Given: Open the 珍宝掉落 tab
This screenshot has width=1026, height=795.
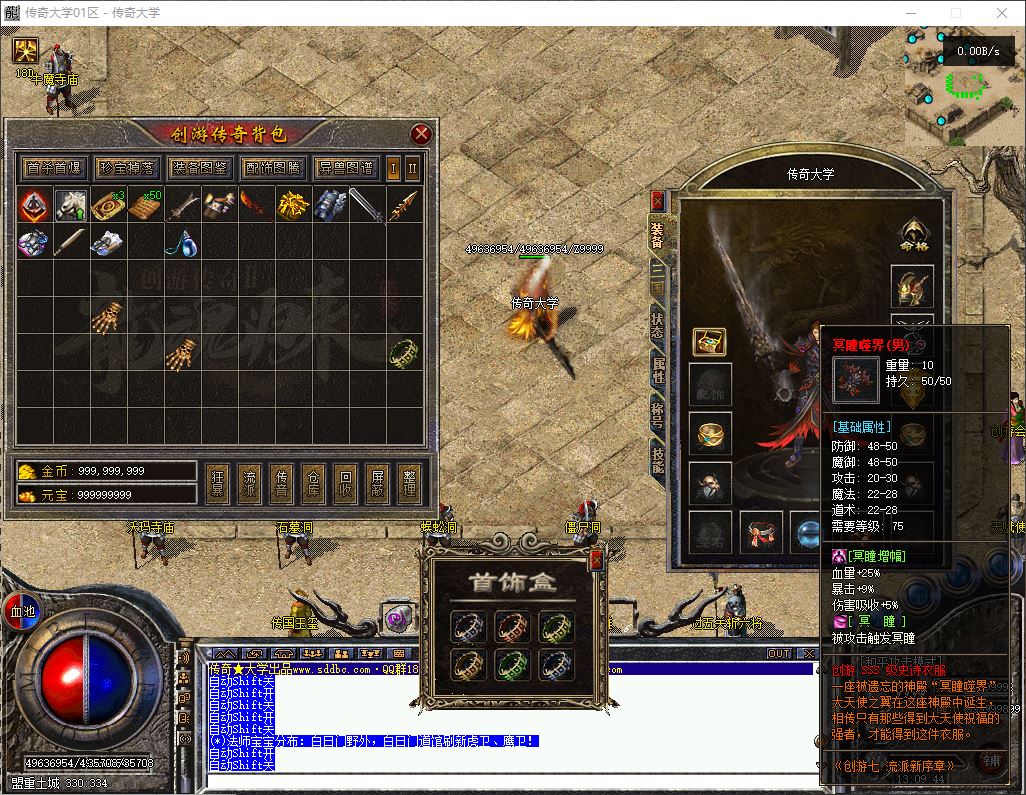Looking at the screenshot, I should (126, 168).
